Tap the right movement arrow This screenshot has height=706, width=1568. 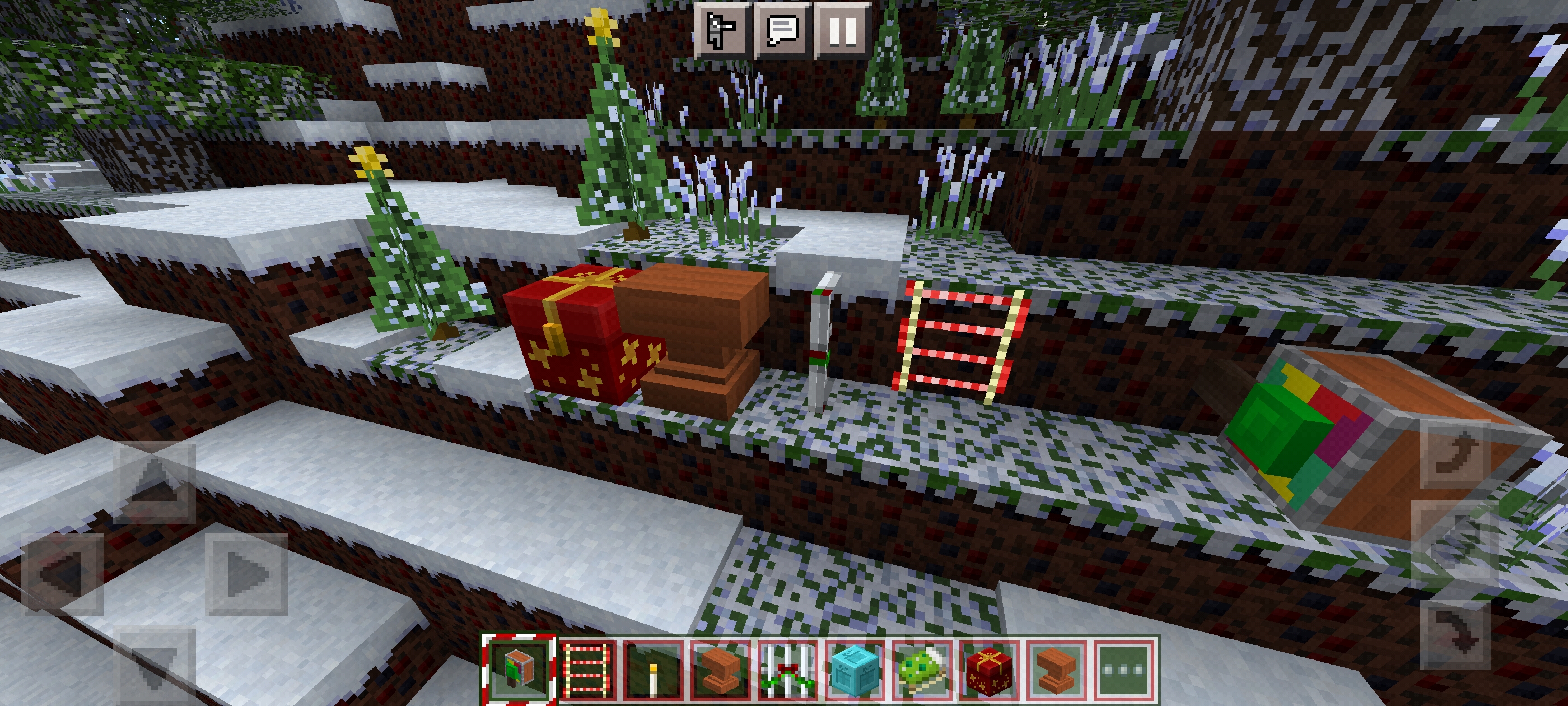point(246,574)
